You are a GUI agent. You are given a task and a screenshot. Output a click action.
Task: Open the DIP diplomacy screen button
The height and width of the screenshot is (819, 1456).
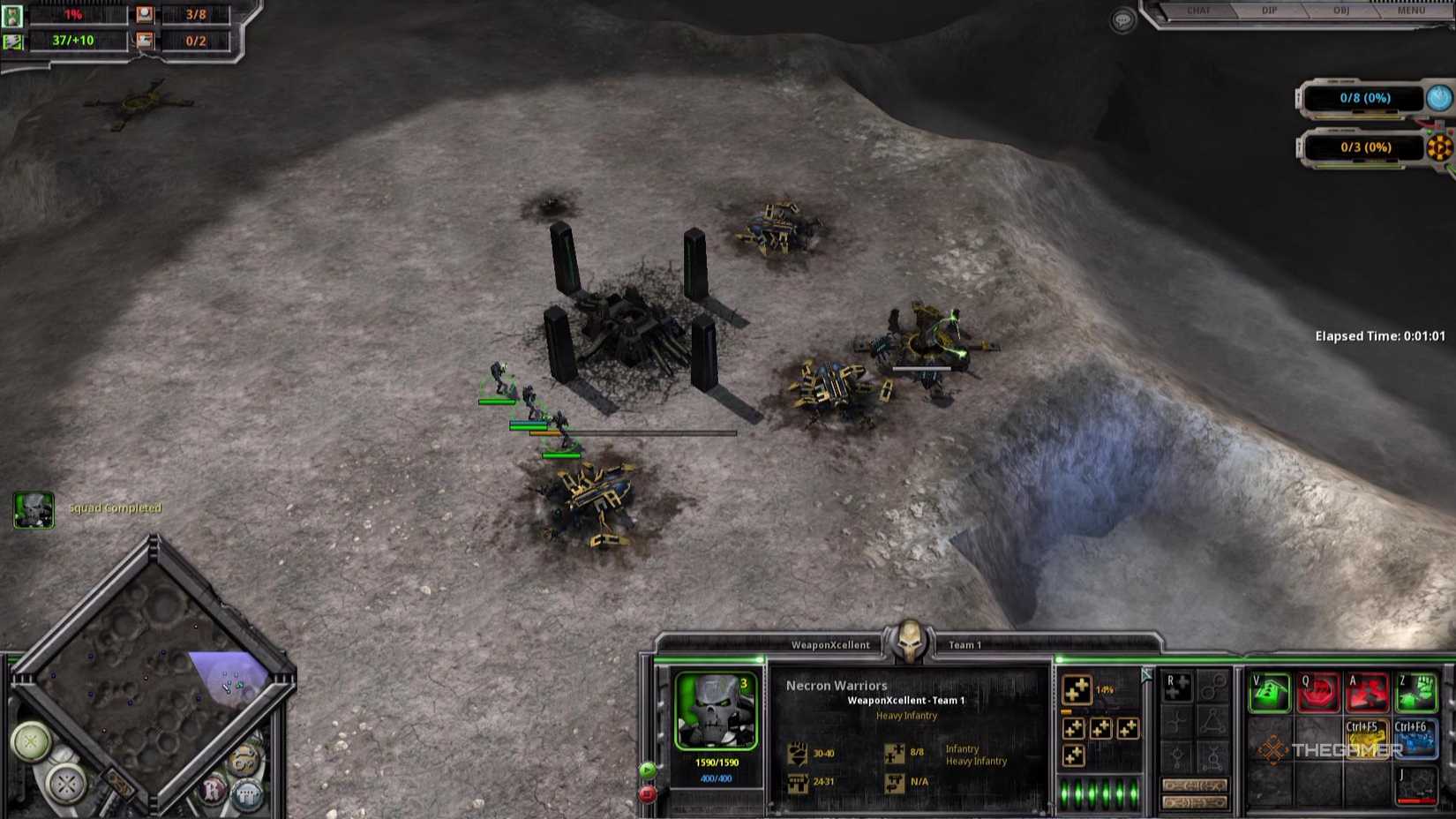coord(1269,11)
